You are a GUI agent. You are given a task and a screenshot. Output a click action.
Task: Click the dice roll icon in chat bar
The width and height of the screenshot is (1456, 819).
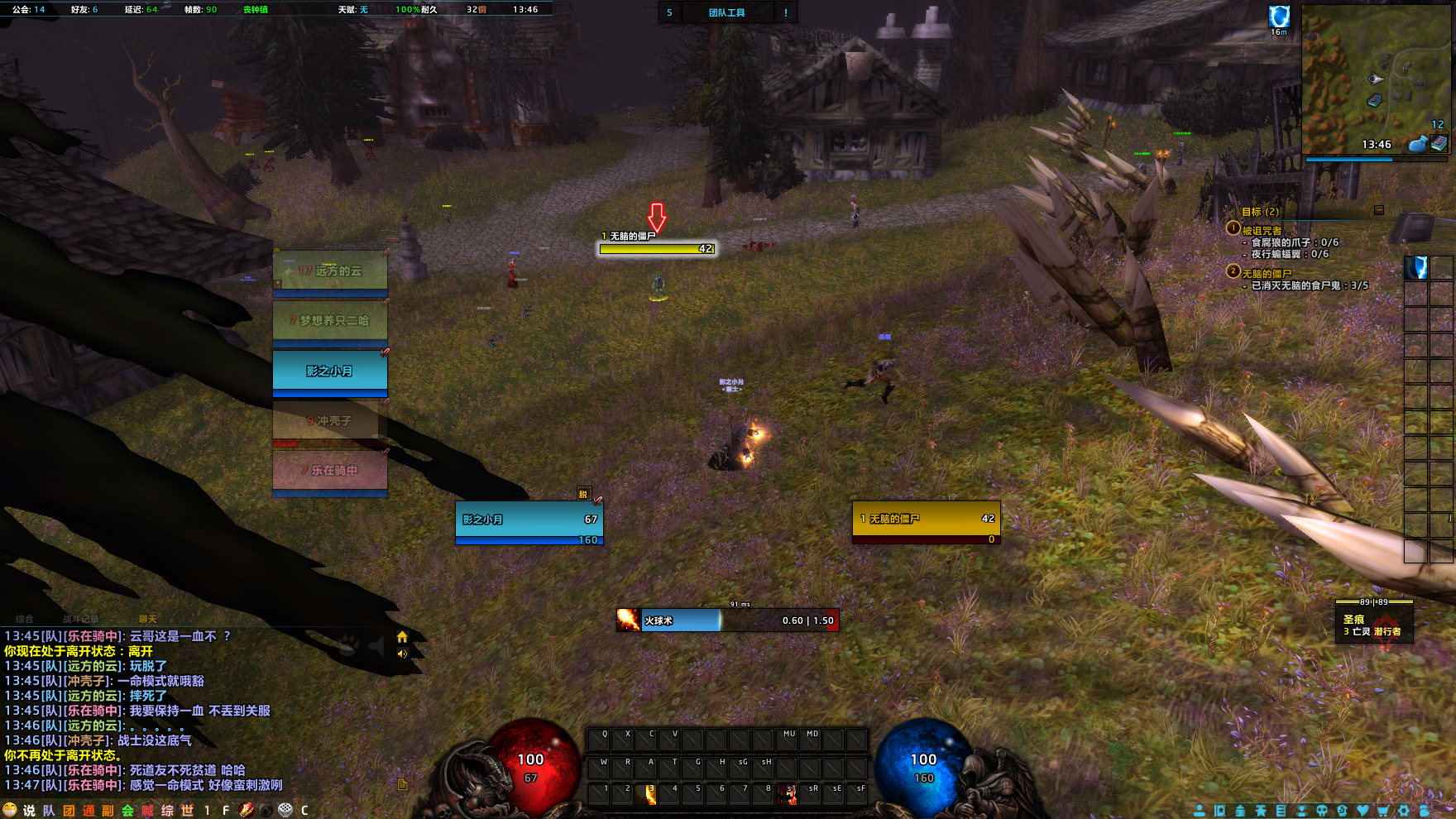coord(285,810)
